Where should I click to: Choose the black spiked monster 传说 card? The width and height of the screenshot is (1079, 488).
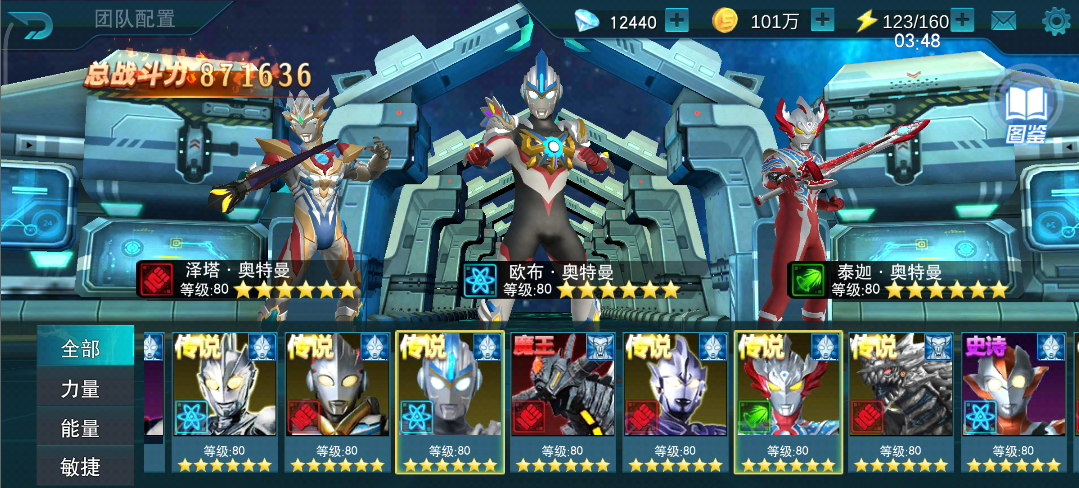901,402
